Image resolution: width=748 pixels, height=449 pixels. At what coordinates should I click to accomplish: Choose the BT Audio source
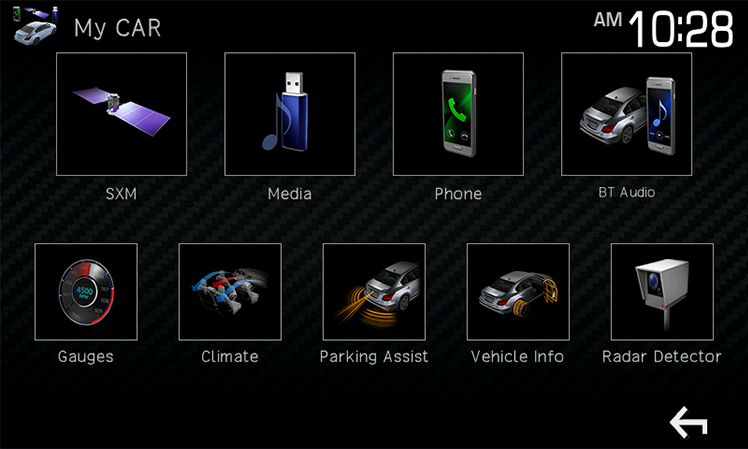[626, 114]
